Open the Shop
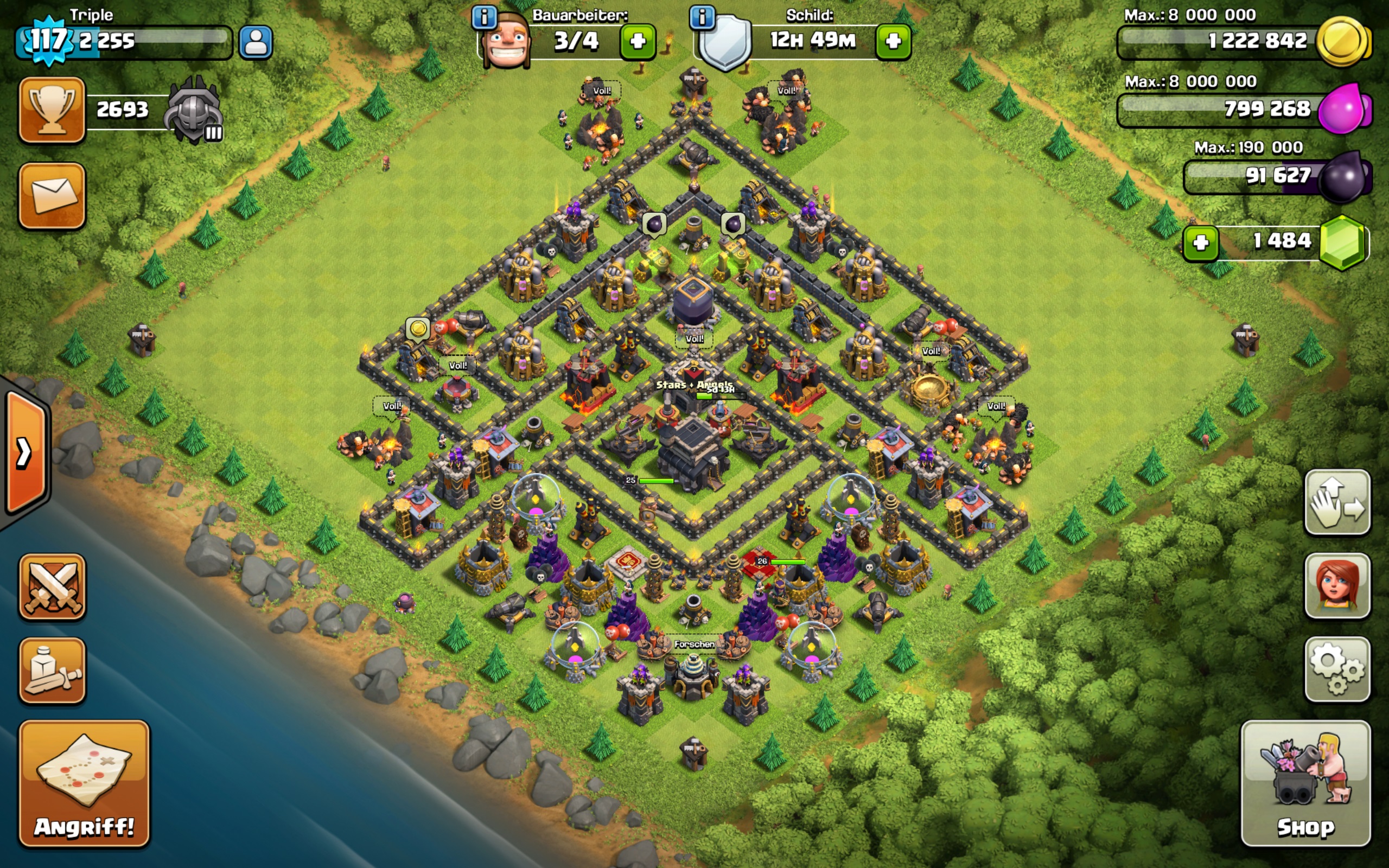1389x868 pixels. [1305, 782]
